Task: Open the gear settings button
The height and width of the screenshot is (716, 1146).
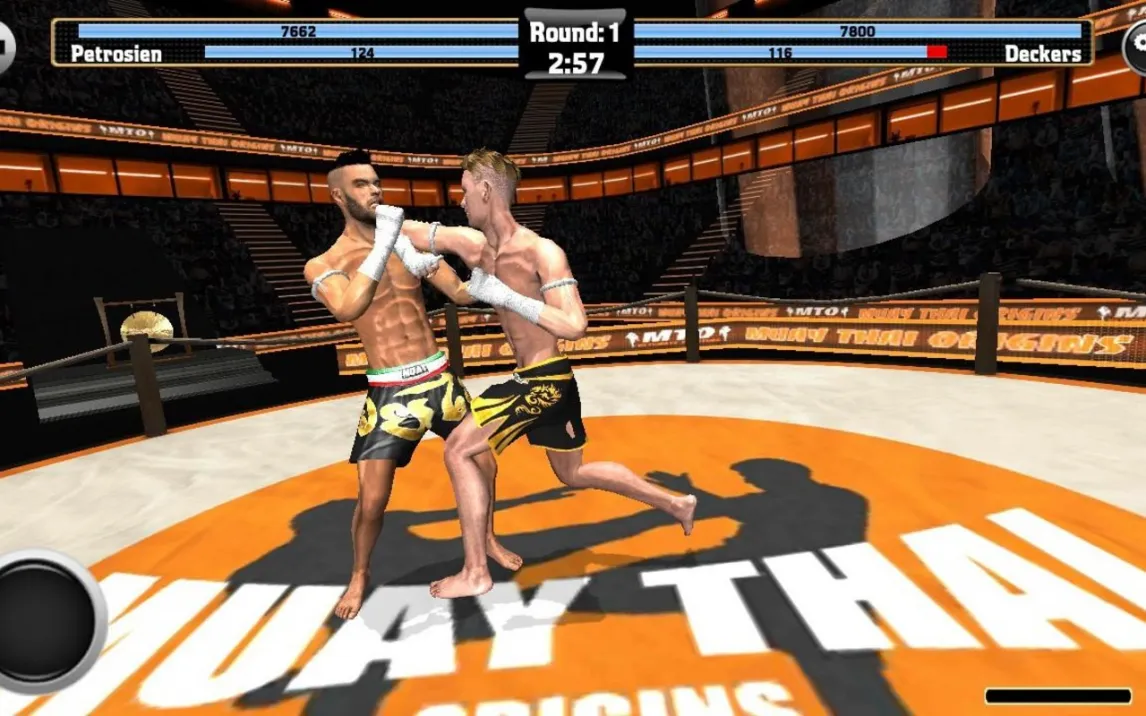Action: pyautogui.click(x=1135, y=45)
